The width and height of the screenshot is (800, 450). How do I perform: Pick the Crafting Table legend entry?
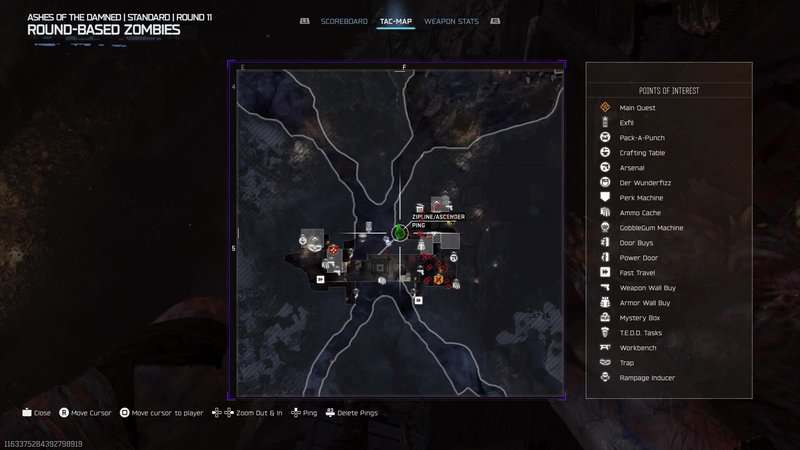pyautogui.click(x=642, y=153)
